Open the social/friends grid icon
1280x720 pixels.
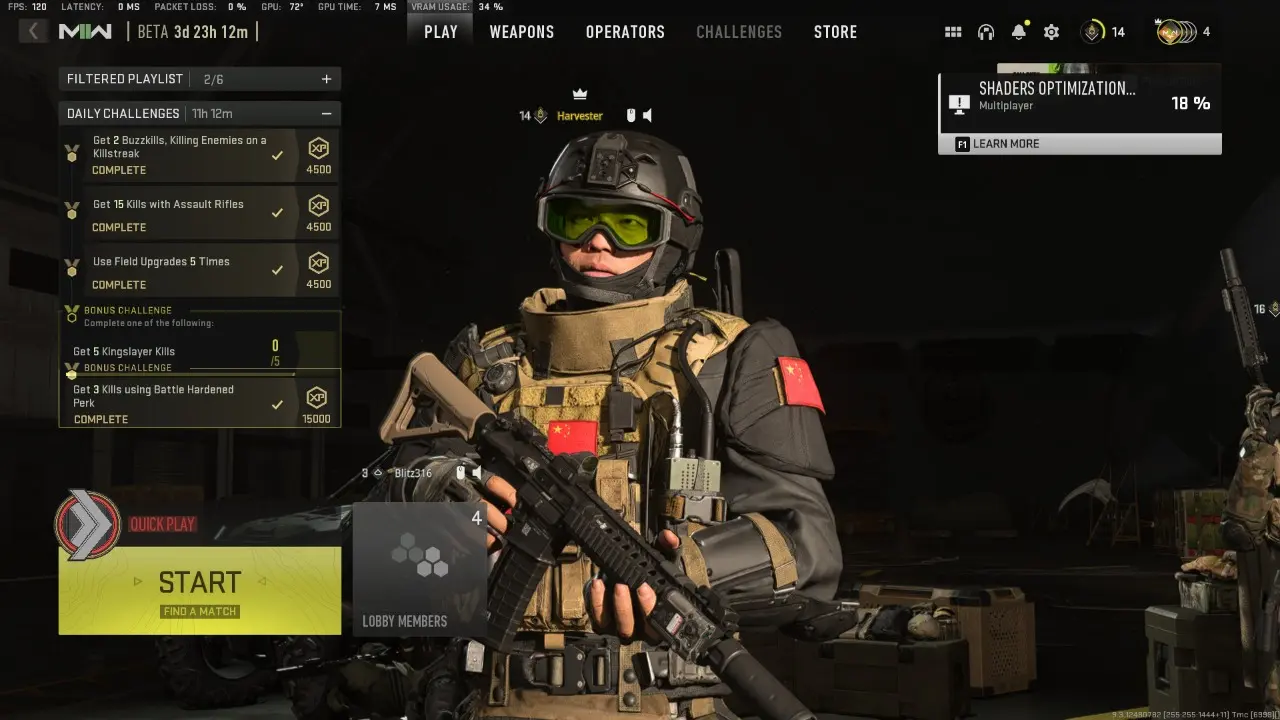(953, 31)
